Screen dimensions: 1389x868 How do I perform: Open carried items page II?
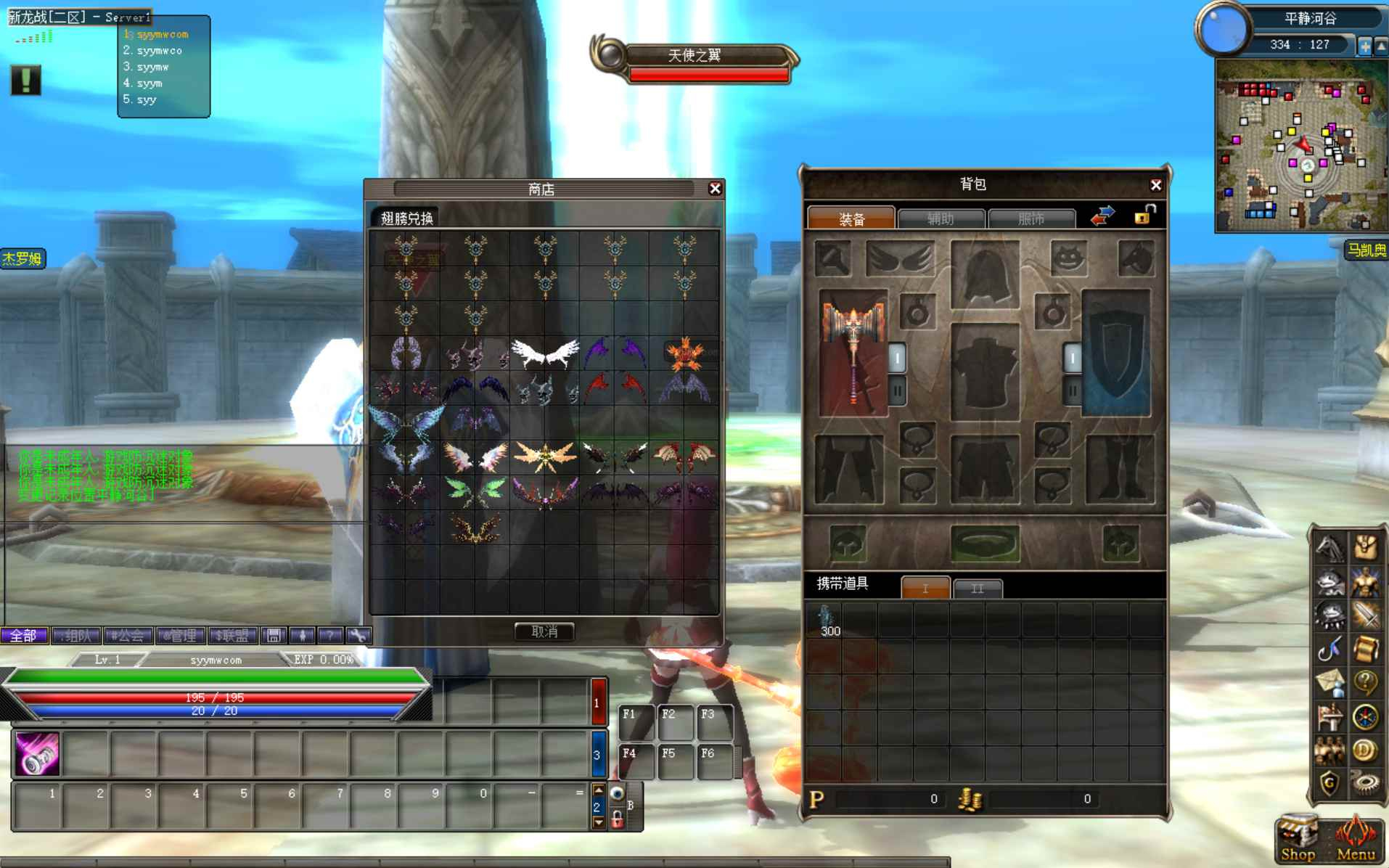(x=978, y=588)
